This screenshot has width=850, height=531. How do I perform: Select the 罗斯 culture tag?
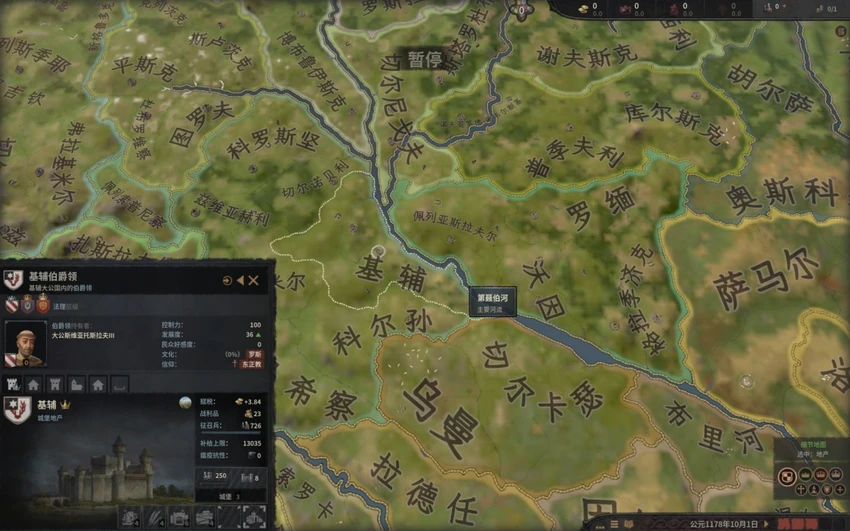(255, 354)
